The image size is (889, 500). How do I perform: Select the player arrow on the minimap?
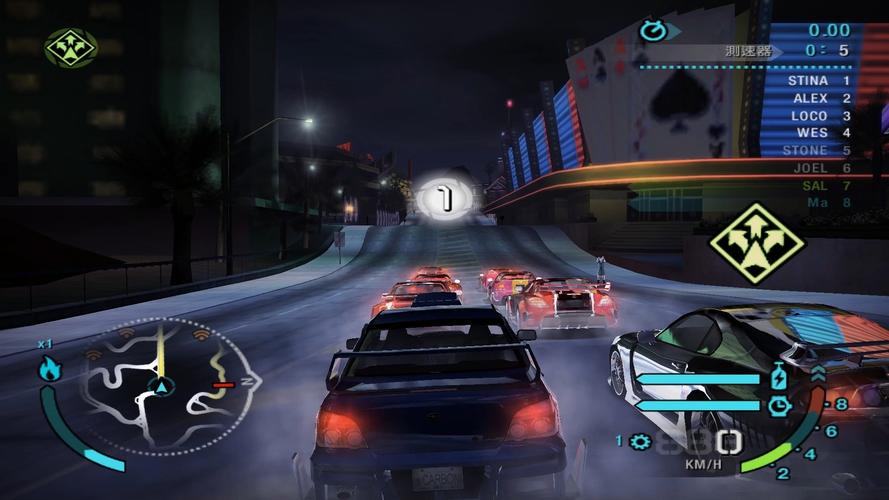click(x=160, y=385)
